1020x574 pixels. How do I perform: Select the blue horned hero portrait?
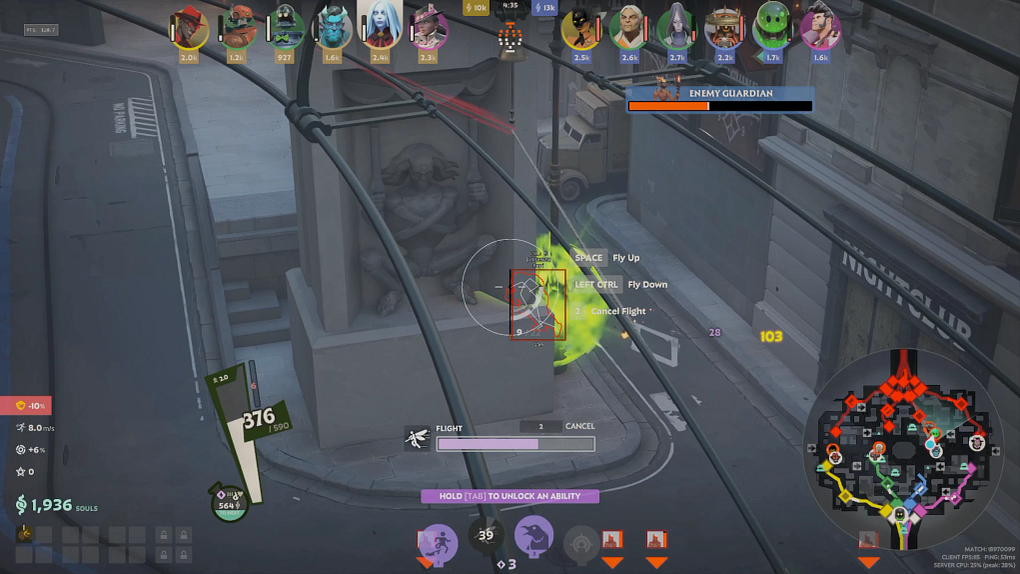pos(334,28)
